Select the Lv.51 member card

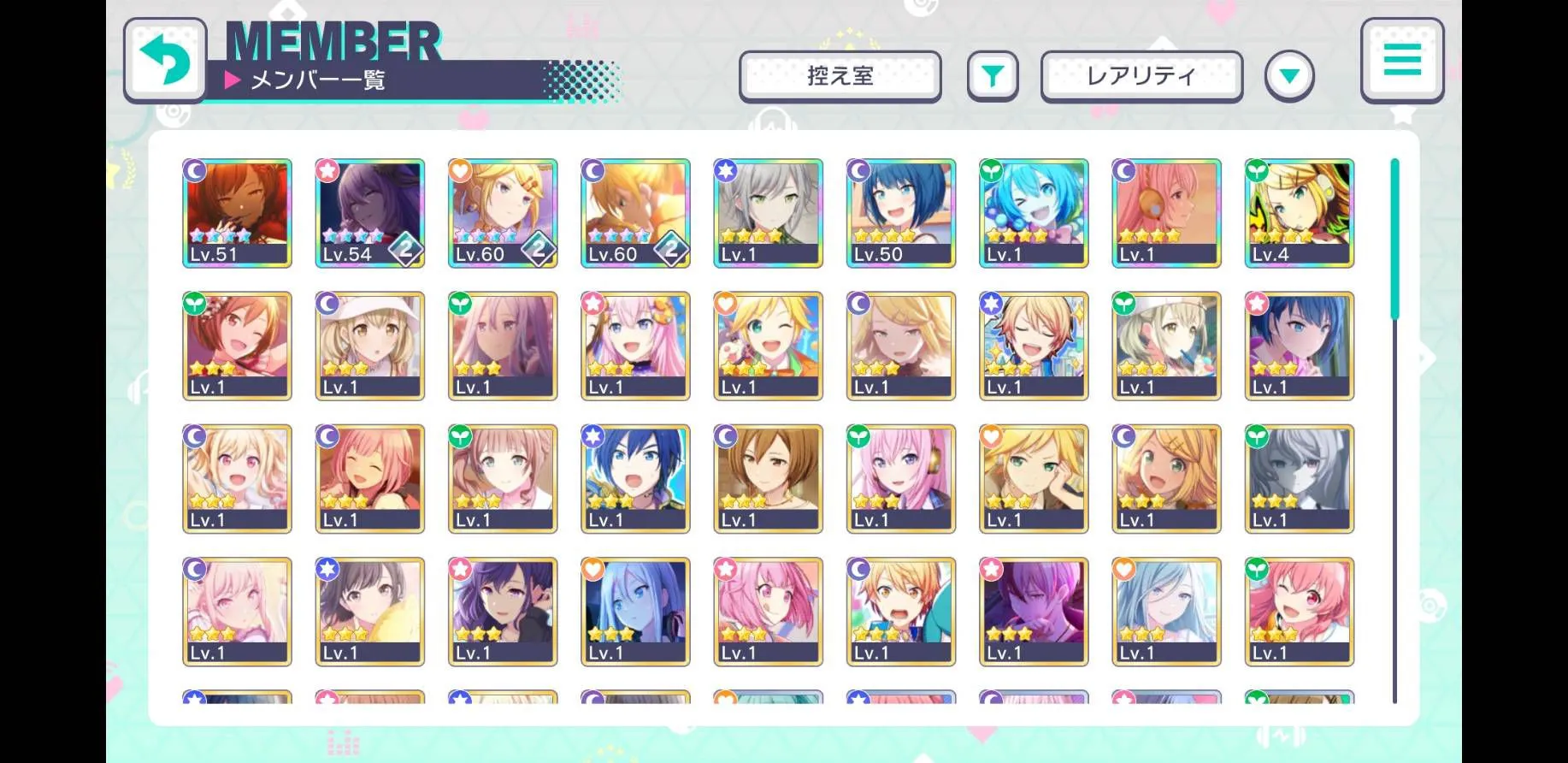pyautogui.click(x=237, y=213)
